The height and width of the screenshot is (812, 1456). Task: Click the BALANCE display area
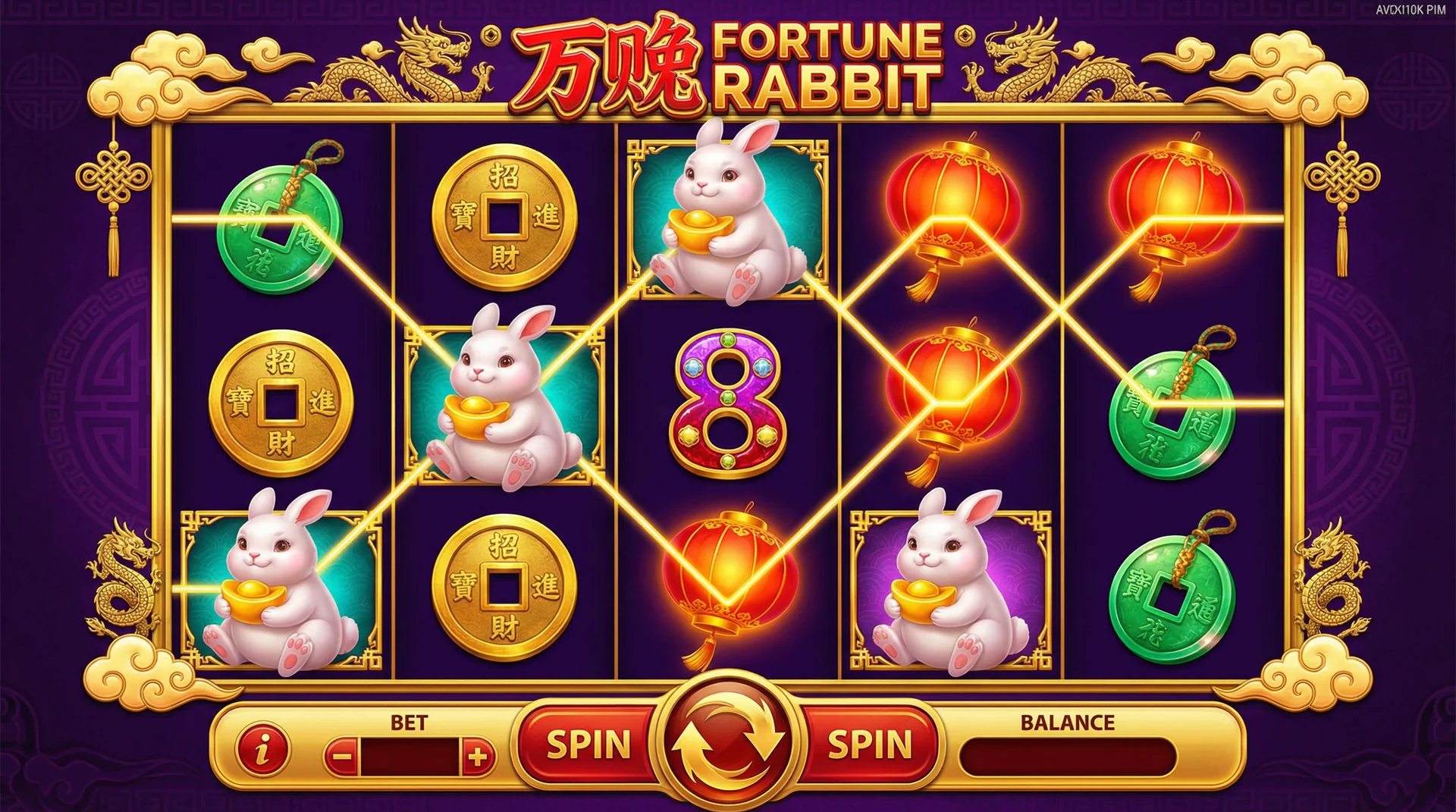(1065, 745)
